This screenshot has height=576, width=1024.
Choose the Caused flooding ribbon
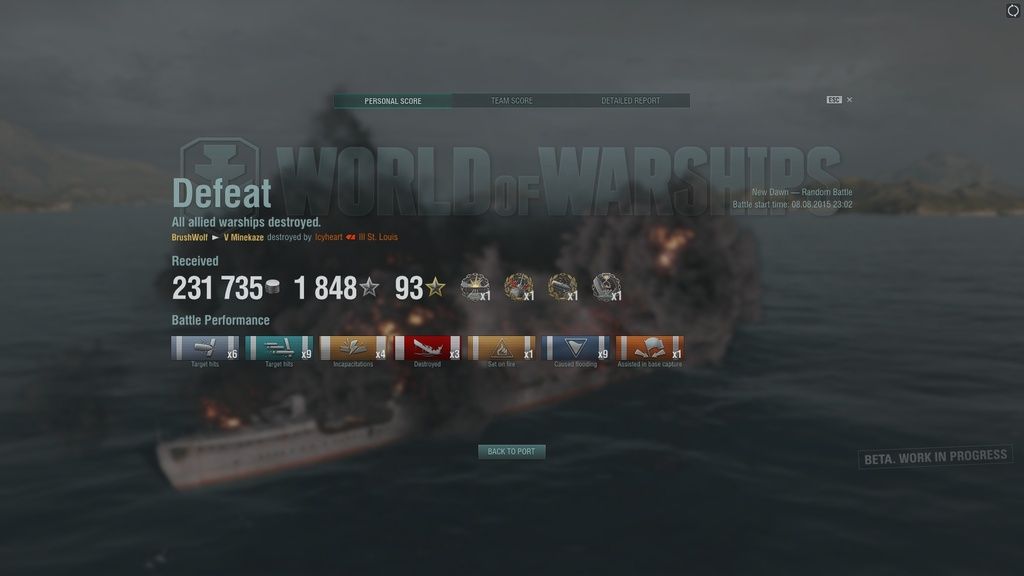[575, 348]
